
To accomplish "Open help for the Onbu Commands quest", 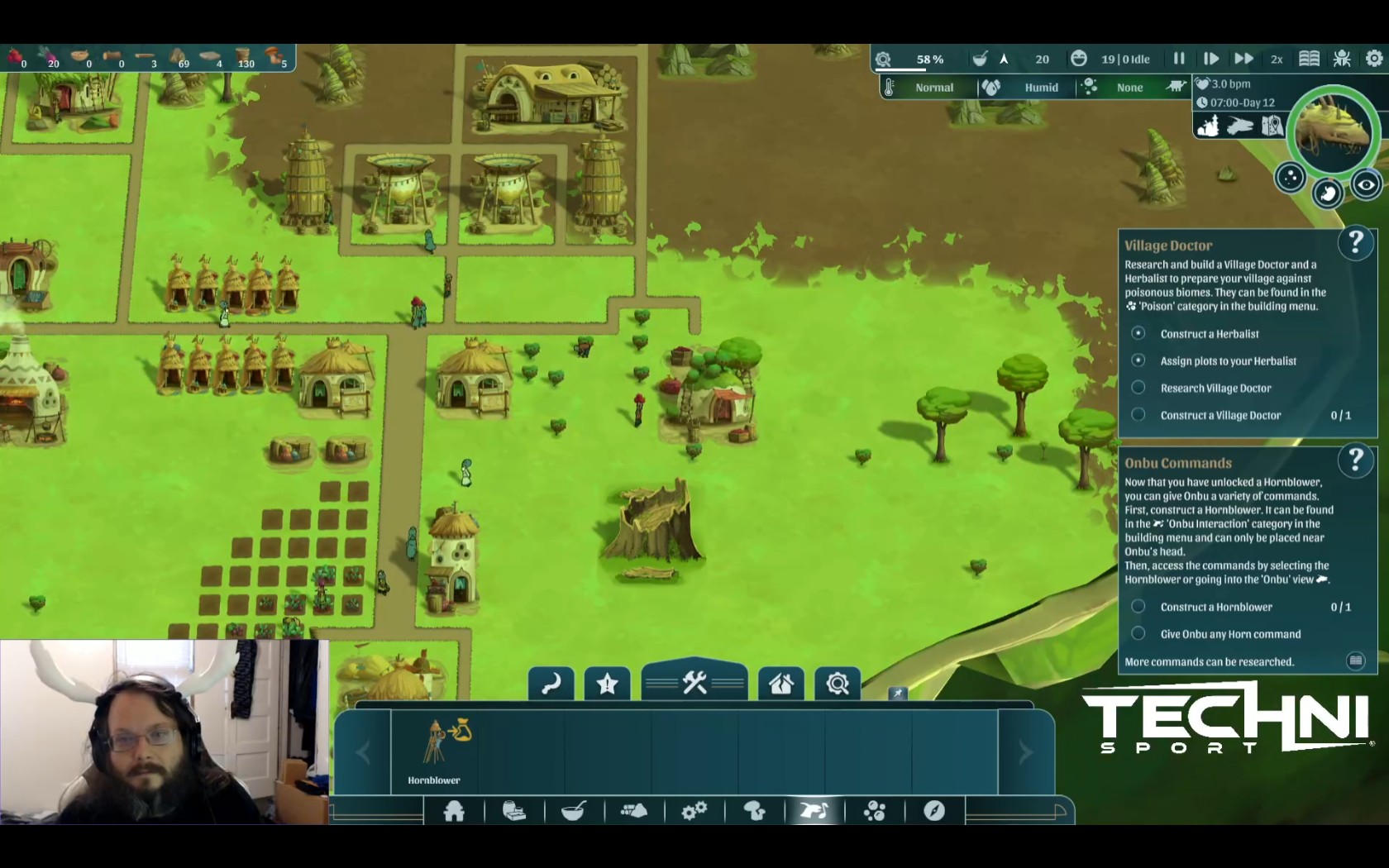I will coord(1355,460).
